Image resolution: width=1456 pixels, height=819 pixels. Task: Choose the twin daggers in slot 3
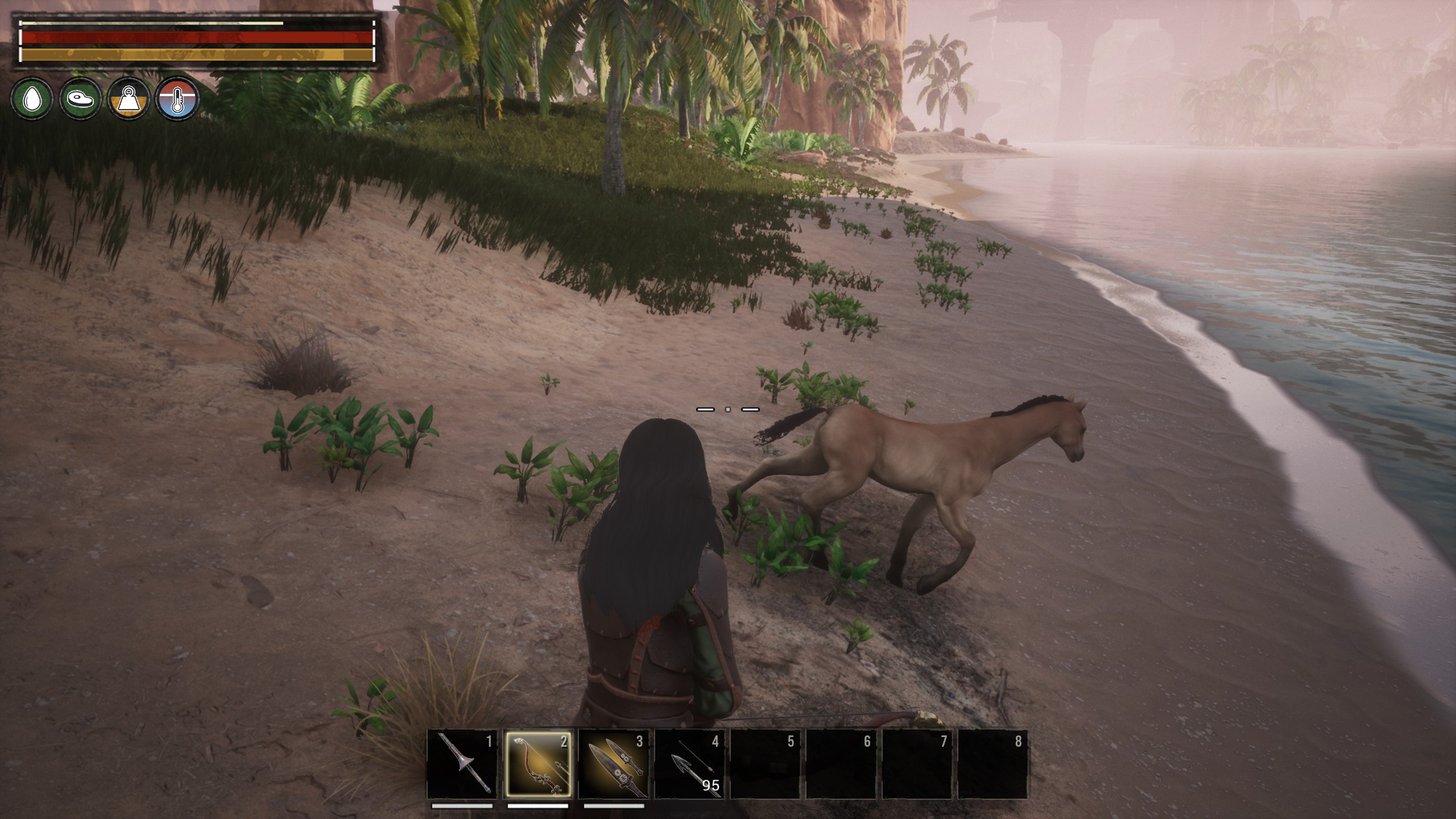point(614,764)
